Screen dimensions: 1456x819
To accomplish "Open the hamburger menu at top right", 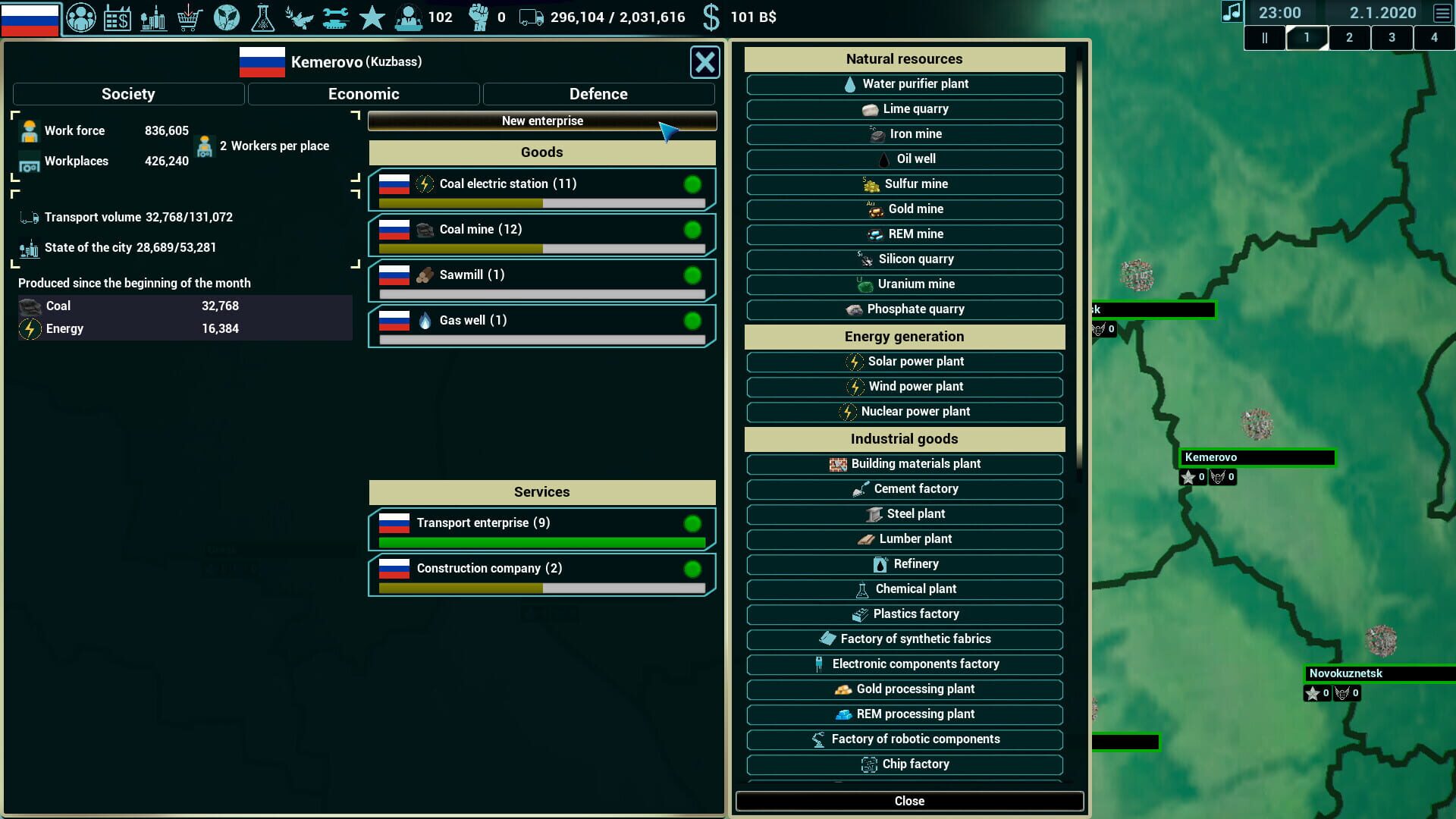I will point(1440,12).
